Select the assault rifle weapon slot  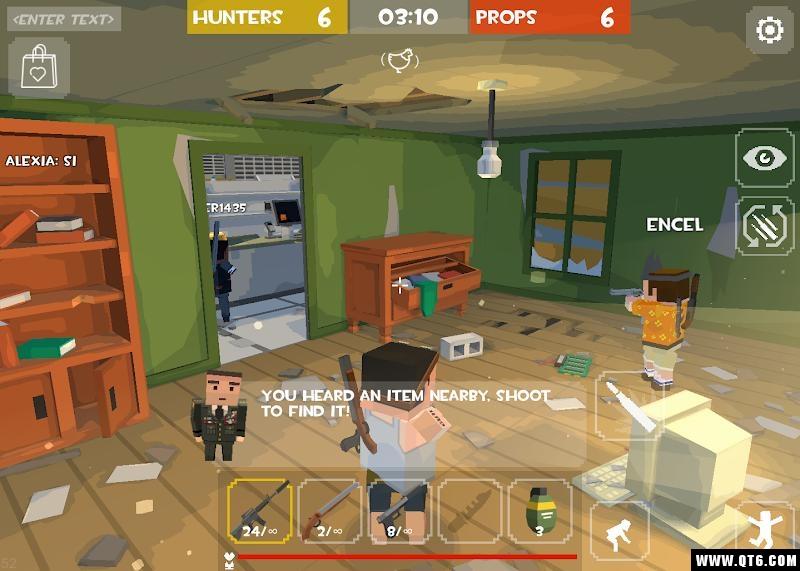pyautogui.click(x=259, y=510)
